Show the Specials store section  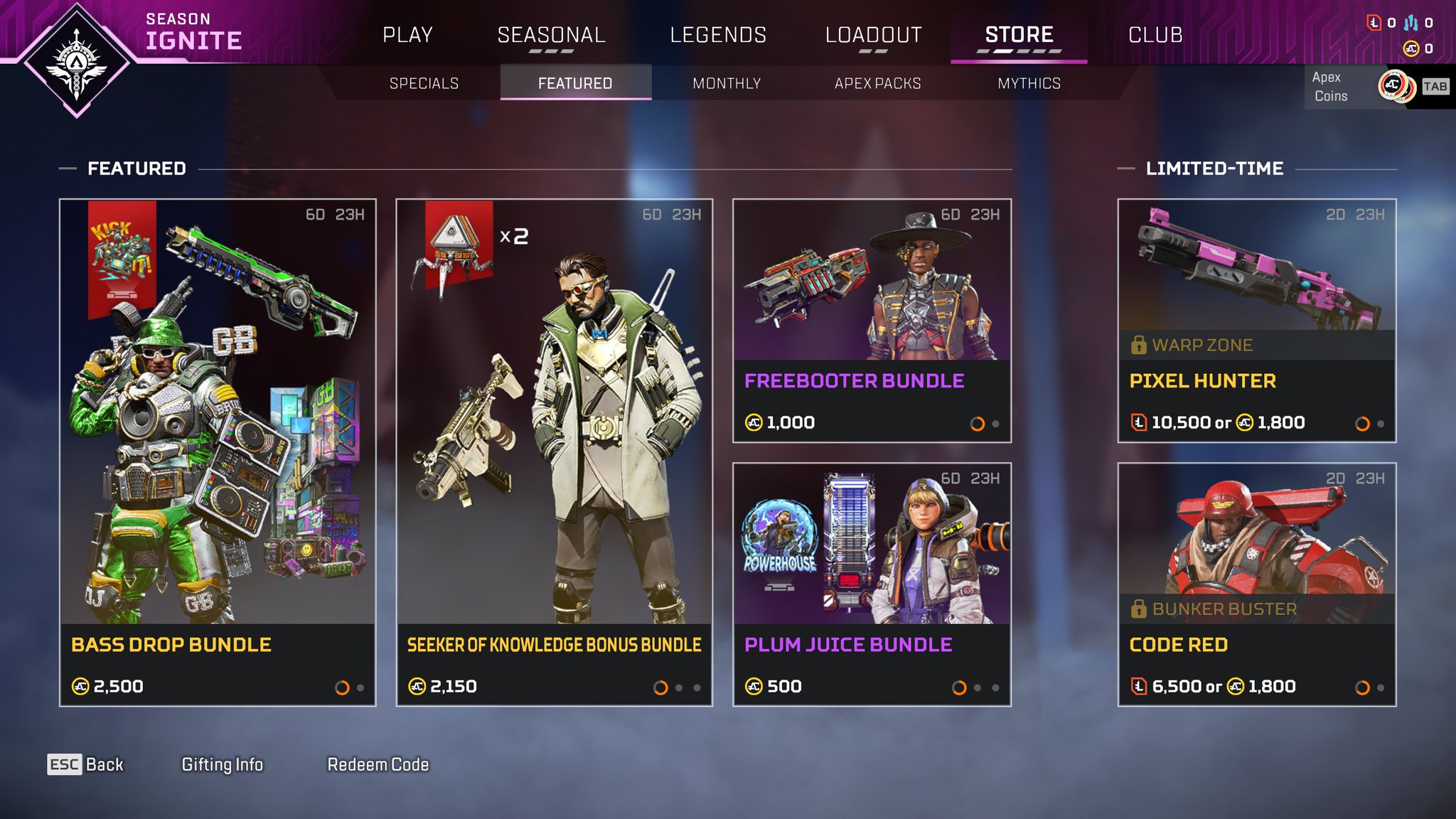[424, 83]
